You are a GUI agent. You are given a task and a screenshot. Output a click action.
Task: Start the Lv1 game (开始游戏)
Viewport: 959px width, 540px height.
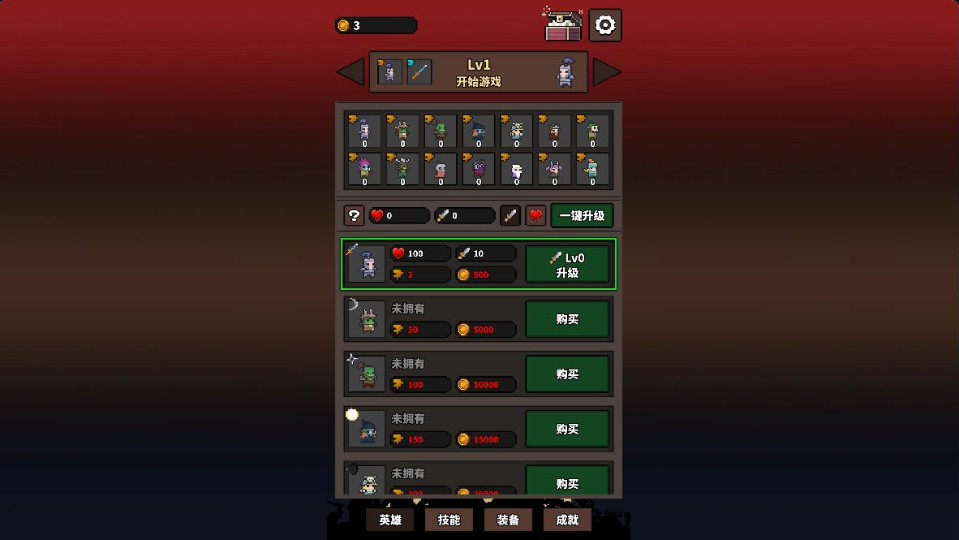click(x=478, y=72)
